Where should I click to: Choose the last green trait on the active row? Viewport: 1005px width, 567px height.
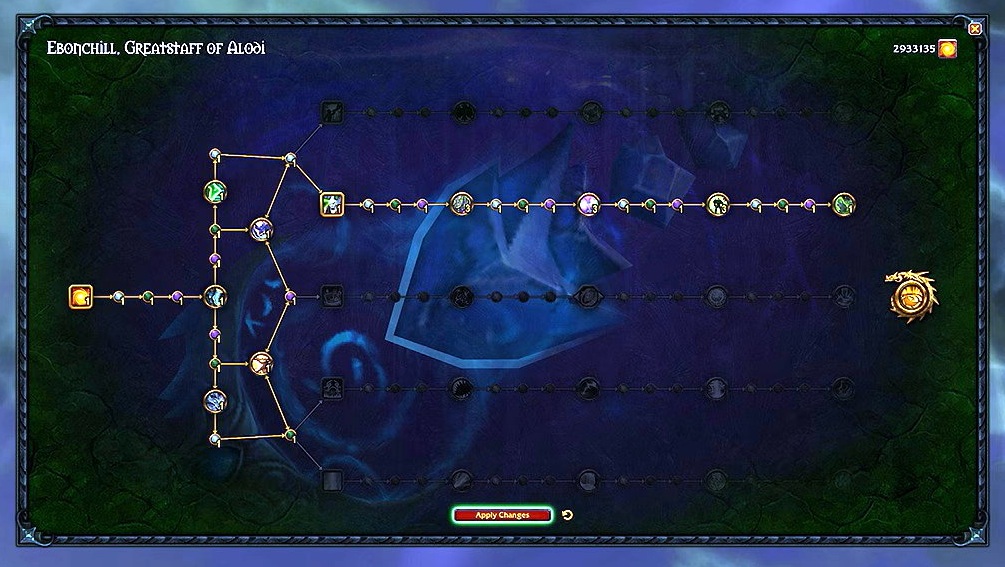click(x=843, y=204)
